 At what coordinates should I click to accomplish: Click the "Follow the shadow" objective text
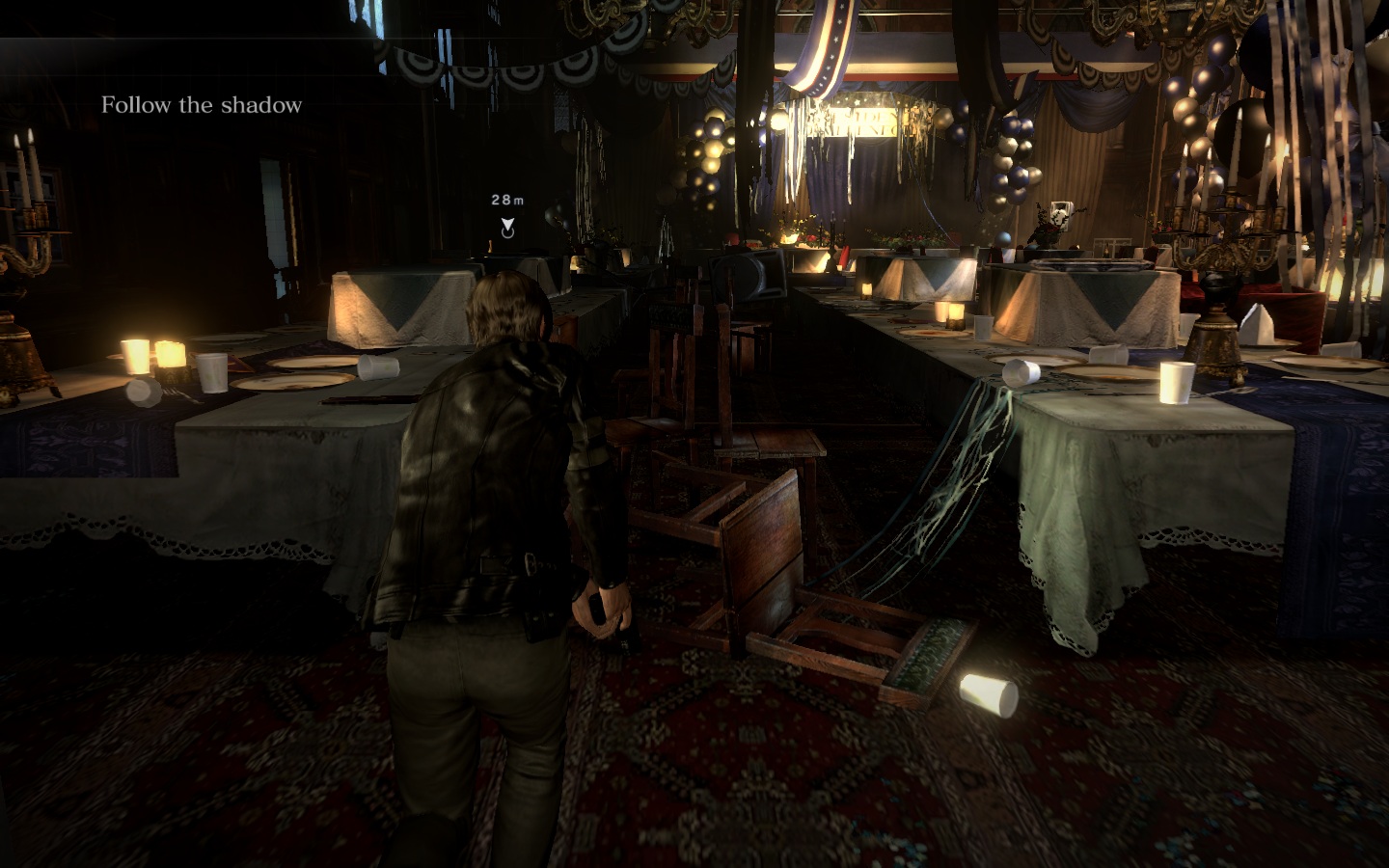pos(202,105)
